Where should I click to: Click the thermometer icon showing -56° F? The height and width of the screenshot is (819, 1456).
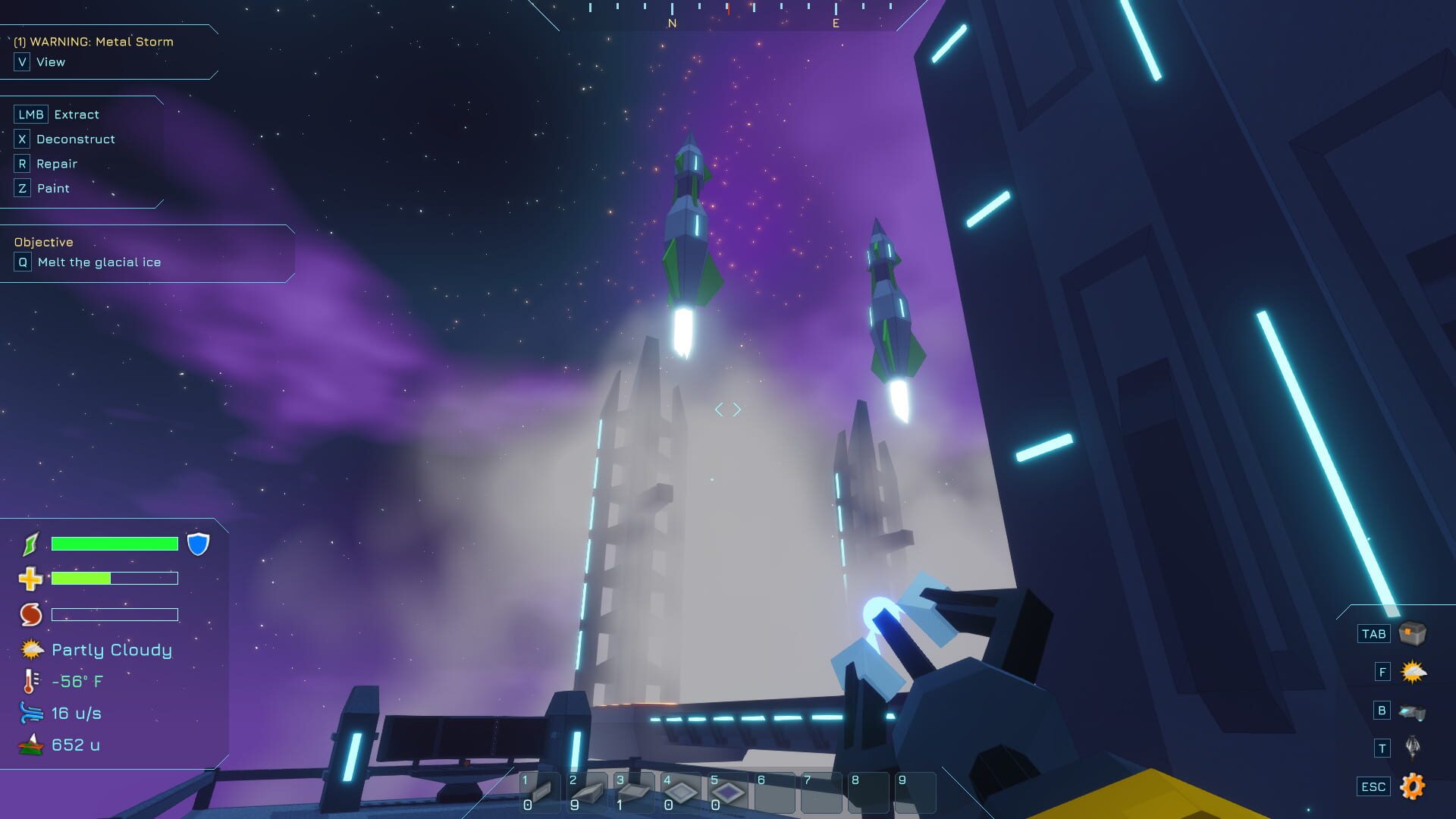(29, 682)
